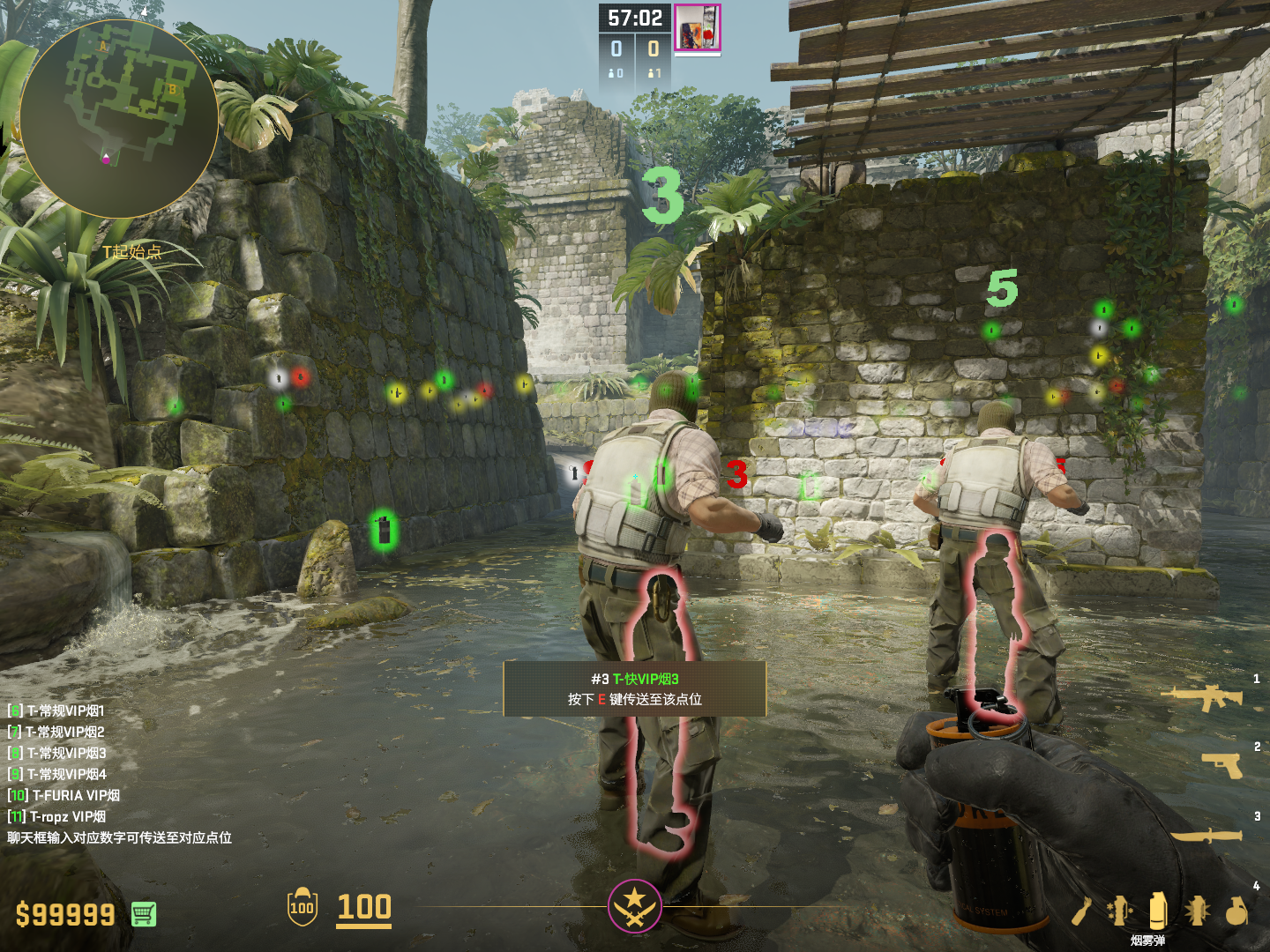This screenshot has height=952, width=1270.
Task: Select the molotov grenade icon
Action: coord(1082,911)
